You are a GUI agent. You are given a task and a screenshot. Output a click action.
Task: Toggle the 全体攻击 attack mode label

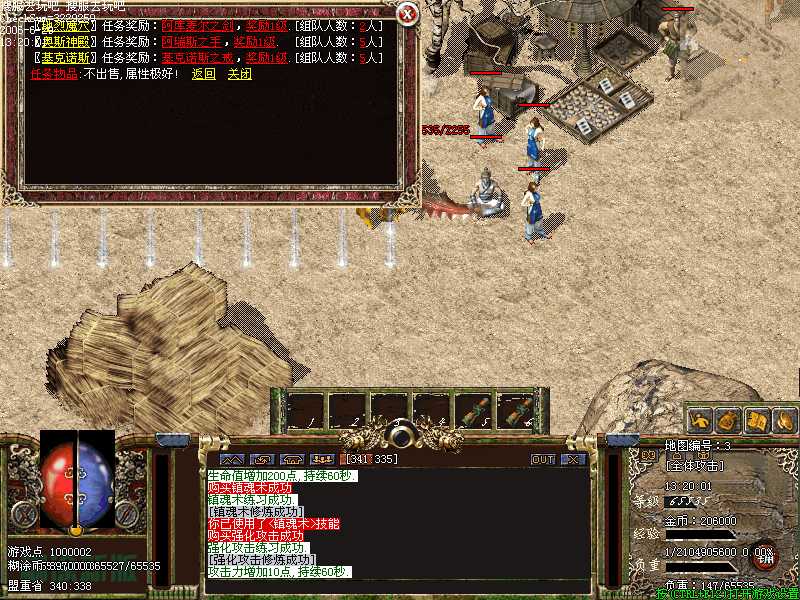click(x=694, y=465)
